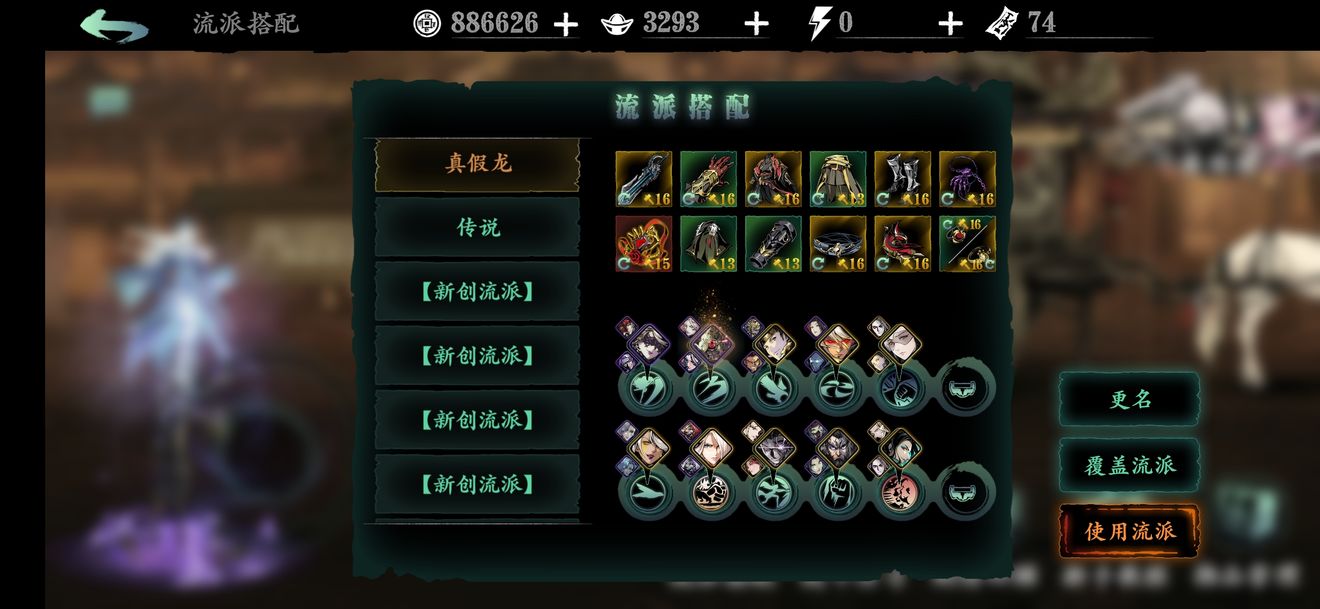Choose the red and black robe armor slot
The image size is (1320, 609).
pos(773,179)
